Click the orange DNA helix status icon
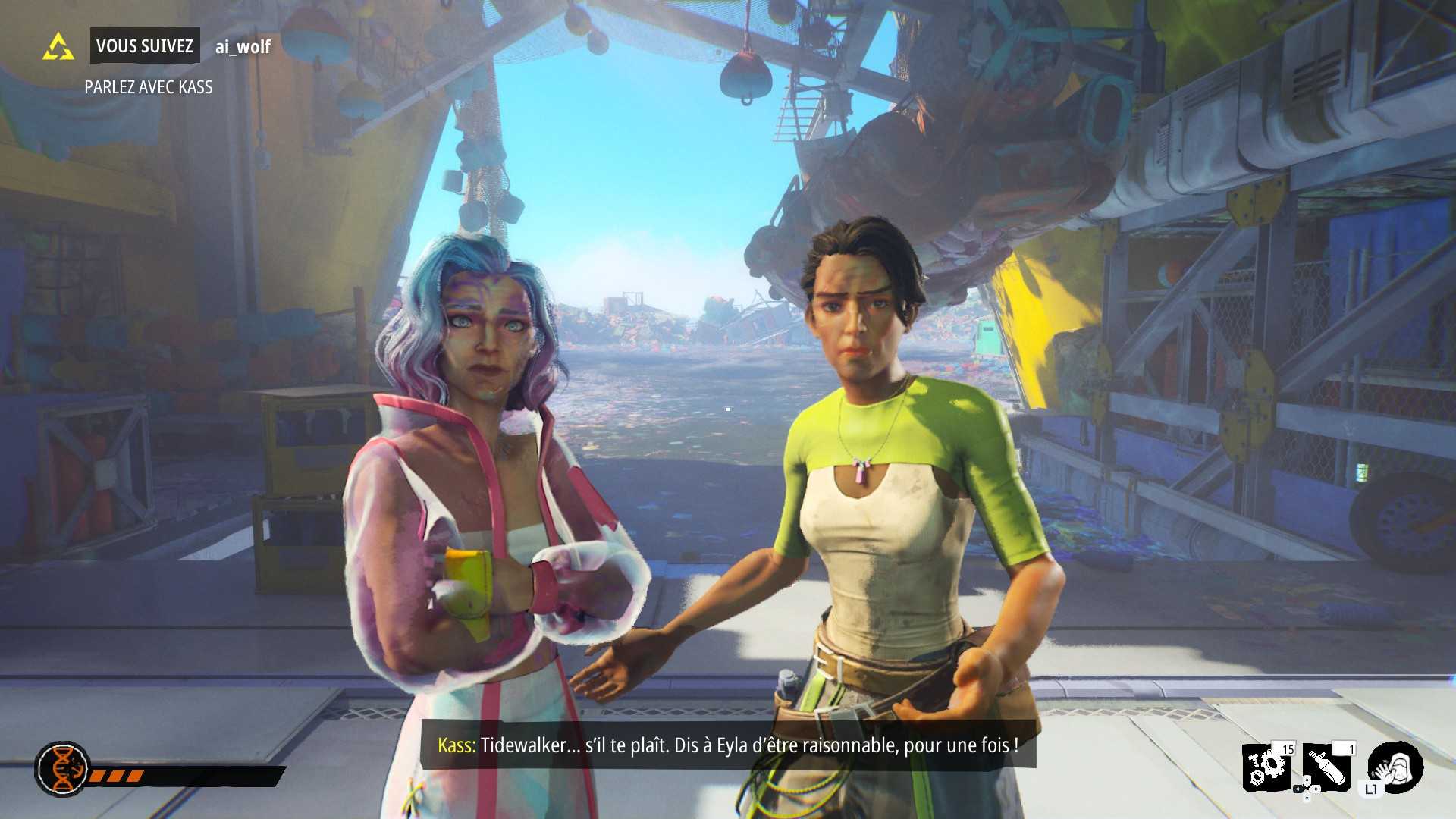1456x819 pixels. (62, 769)
